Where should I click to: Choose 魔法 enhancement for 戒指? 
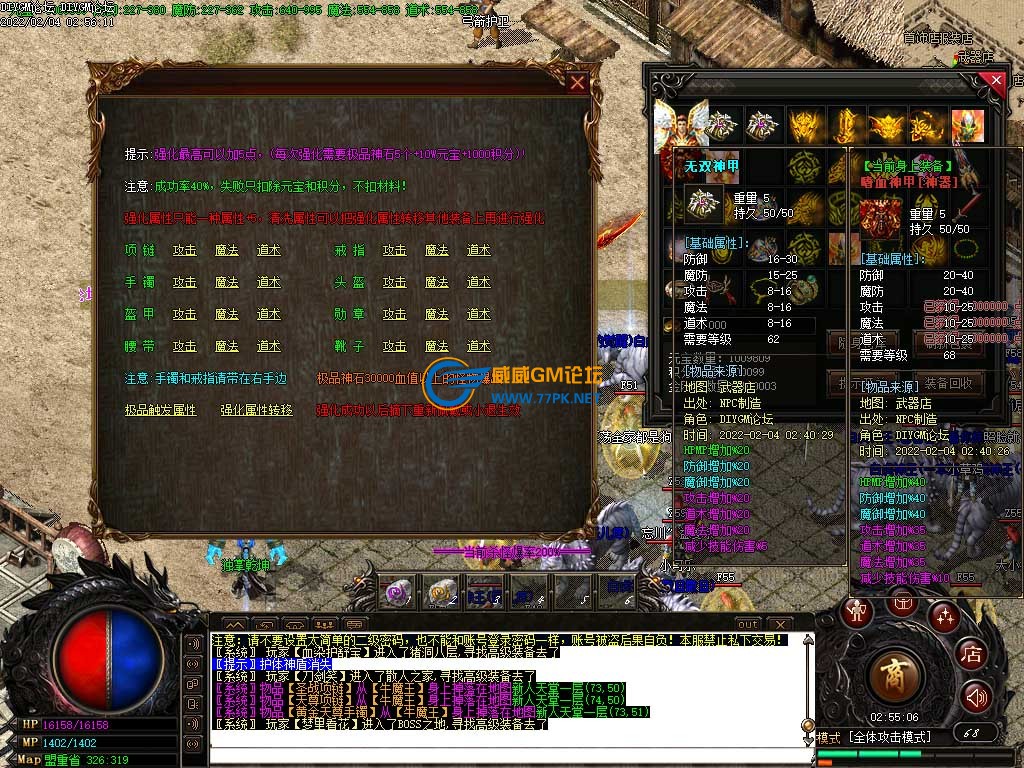(x=436, y=250)
